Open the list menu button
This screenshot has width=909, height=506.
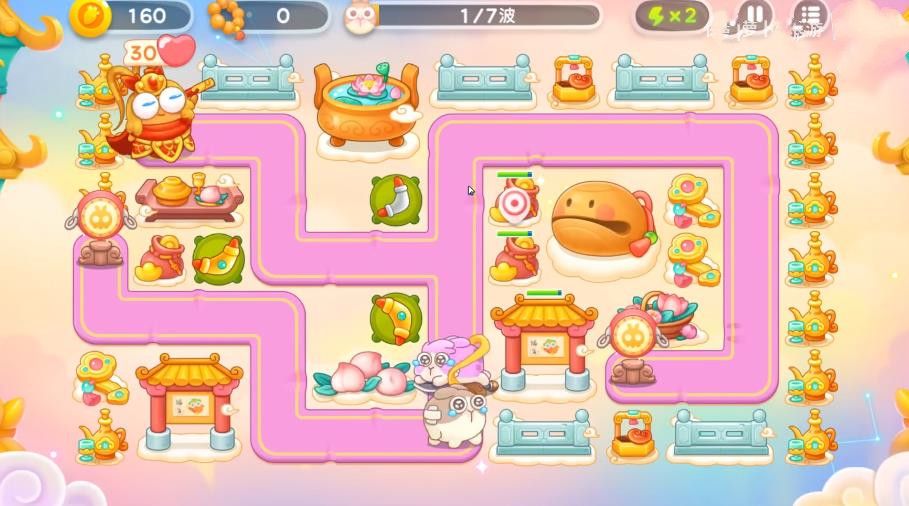[809, 16]
